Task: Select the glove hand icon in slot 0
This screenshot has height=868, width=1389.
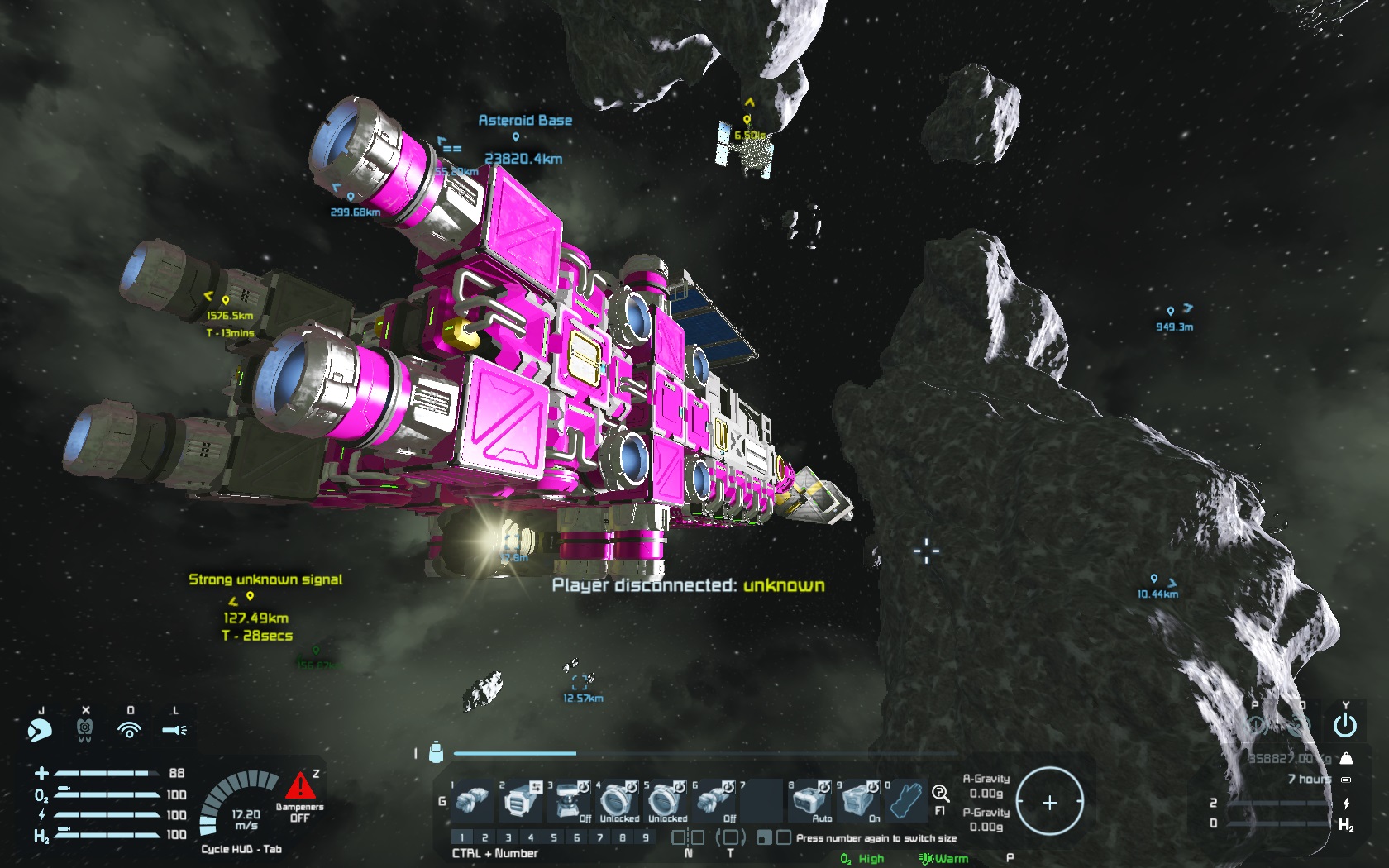Action: [908, 801]
